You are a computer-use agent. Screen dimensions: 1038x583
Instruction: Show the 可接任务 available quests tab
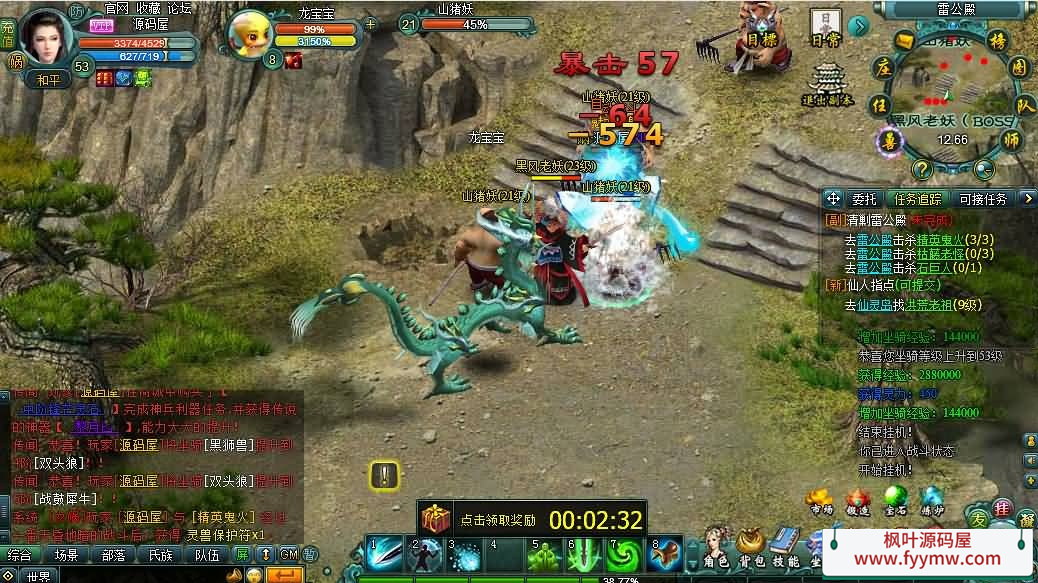point(983,199)
